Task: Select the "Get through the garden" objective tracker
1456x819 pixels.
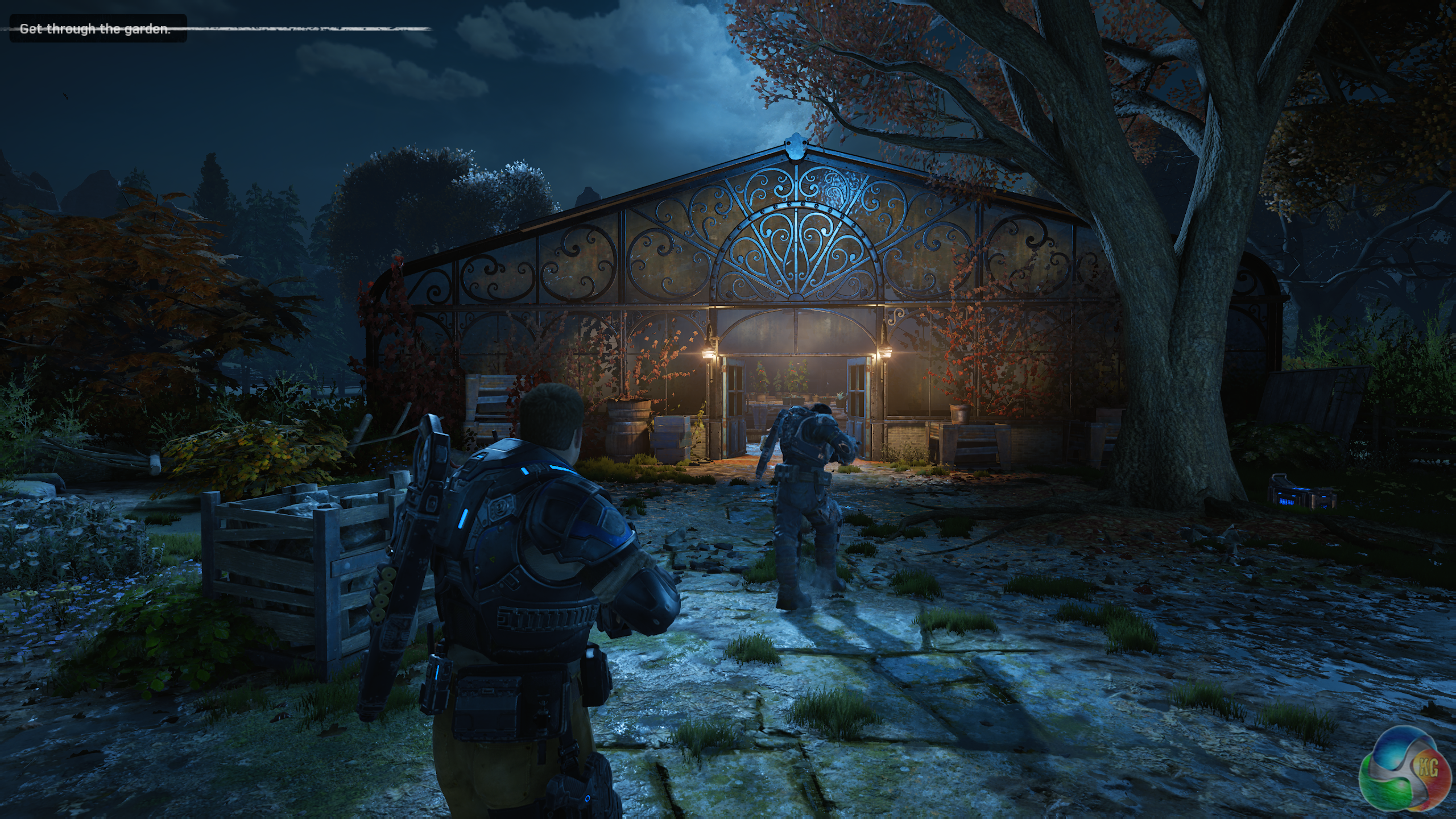Action: pos(96,29)
